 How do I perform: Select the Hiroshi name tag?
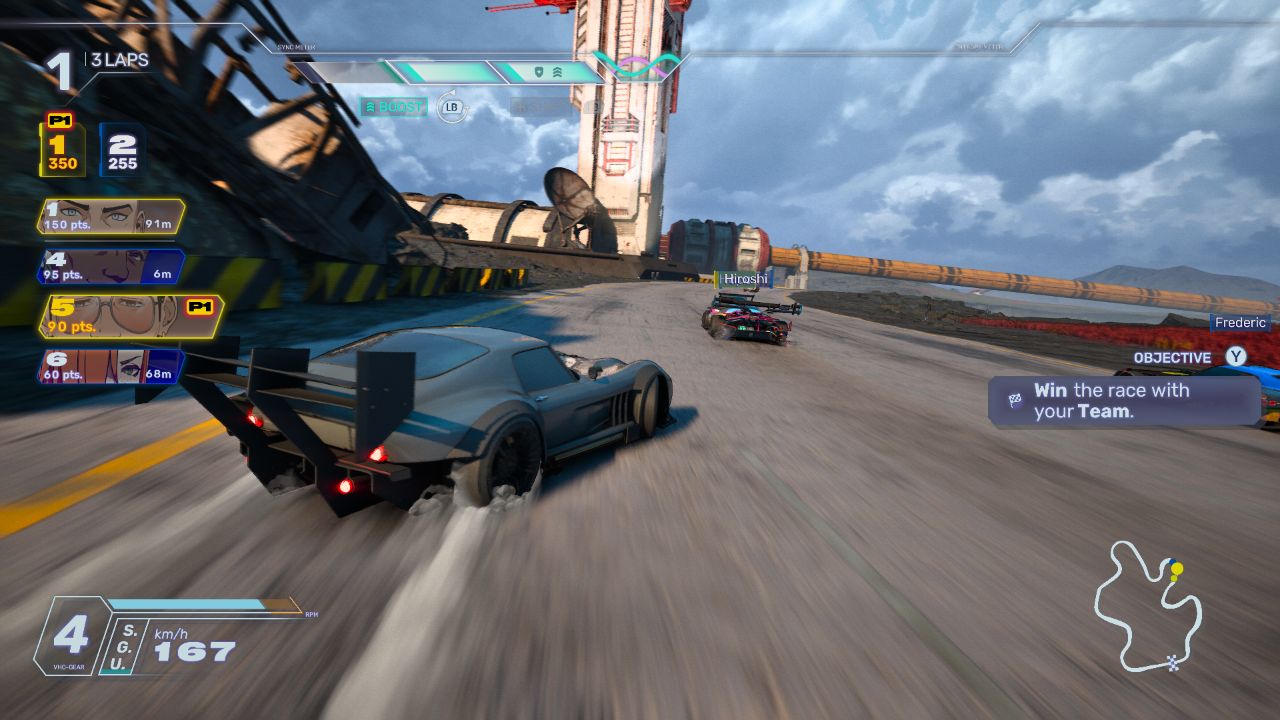[745, 278]
